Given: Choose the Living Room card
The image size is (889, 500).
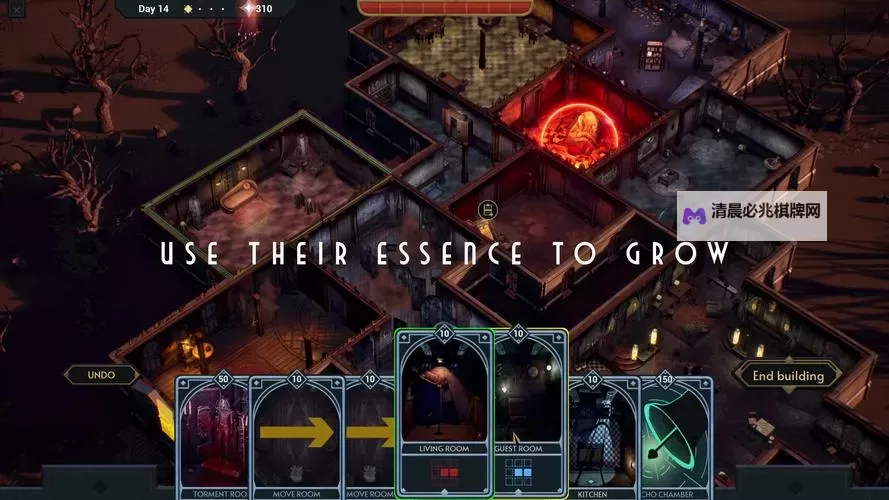Looking at the screenshot, I should [444, 412].
